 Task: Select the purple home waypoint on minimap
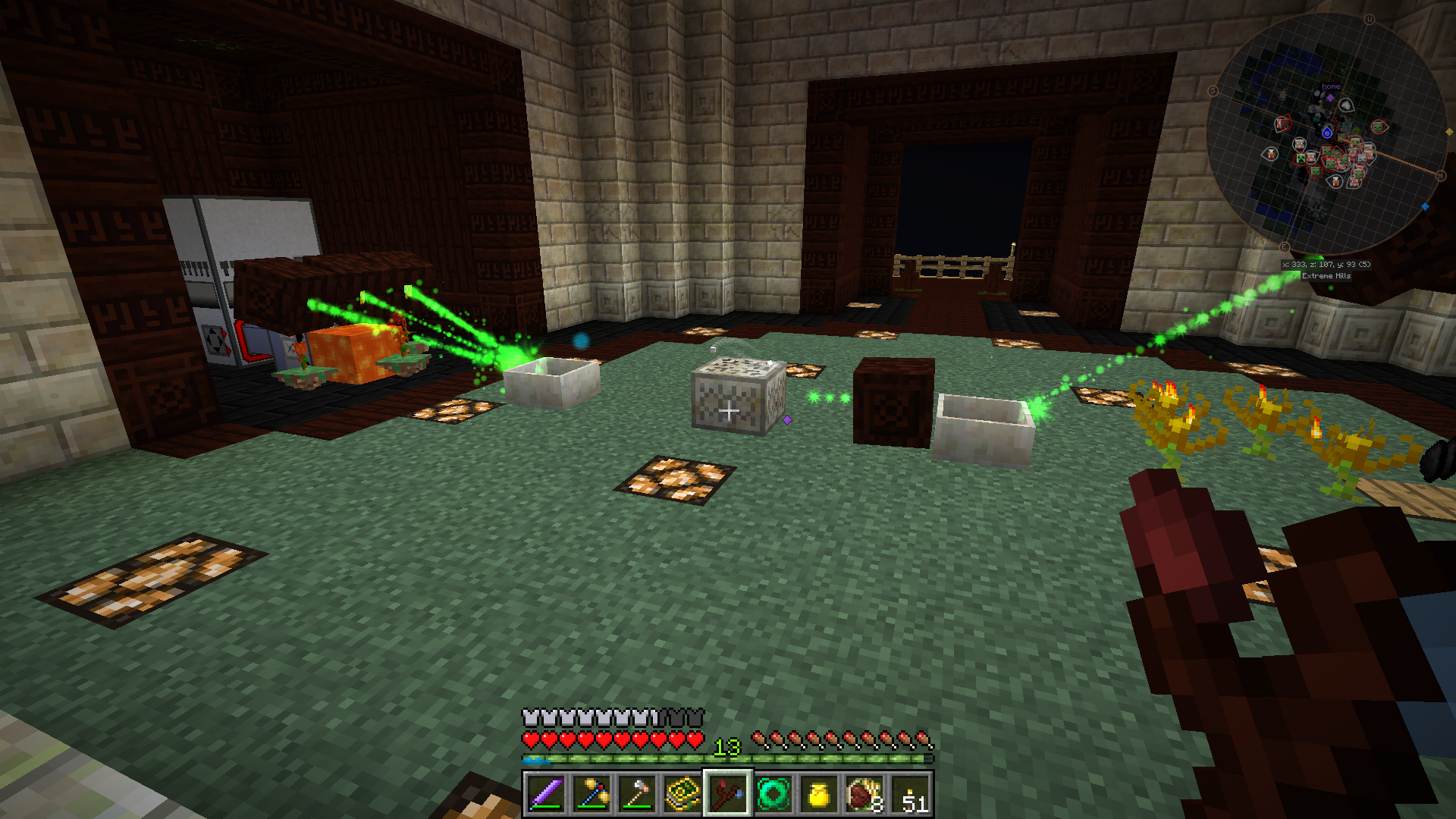click(1330, 97)
